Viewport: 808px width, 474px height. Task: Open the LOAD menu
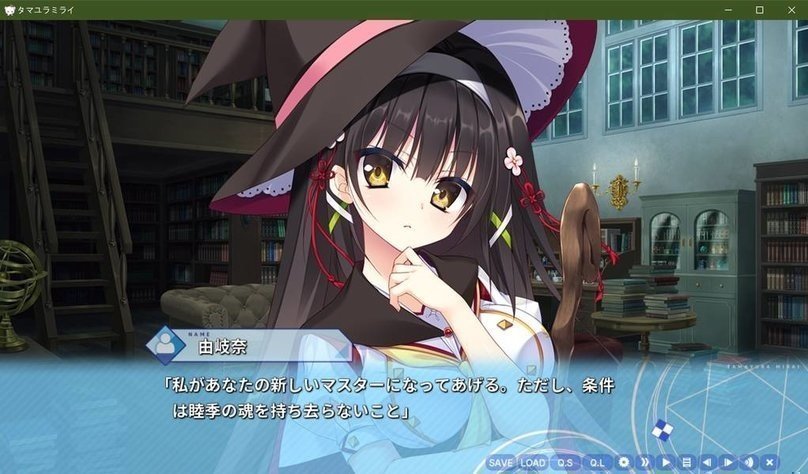[533, 463]
